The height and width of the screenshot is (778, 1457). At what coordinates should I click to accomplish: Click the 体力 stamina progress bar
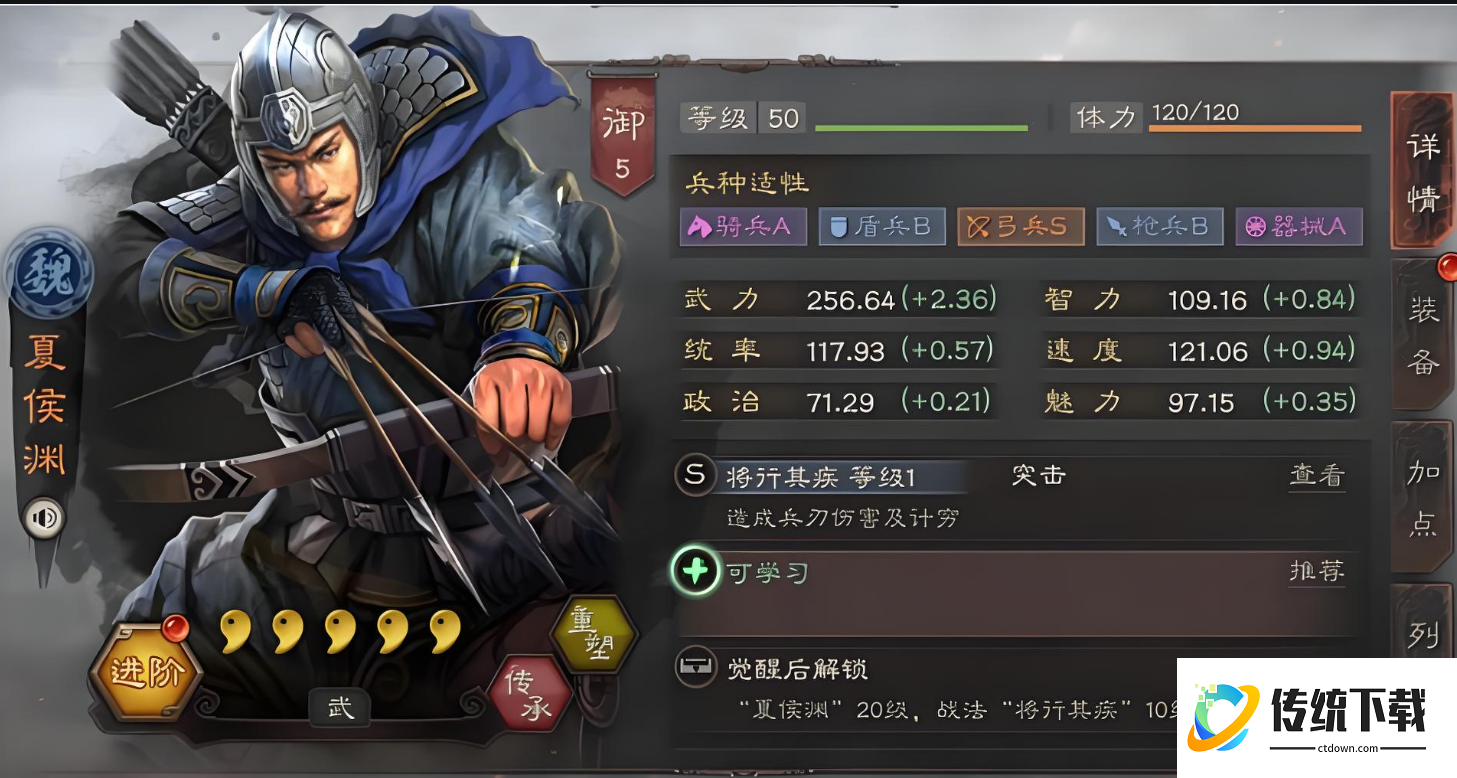pos(1255,127)
